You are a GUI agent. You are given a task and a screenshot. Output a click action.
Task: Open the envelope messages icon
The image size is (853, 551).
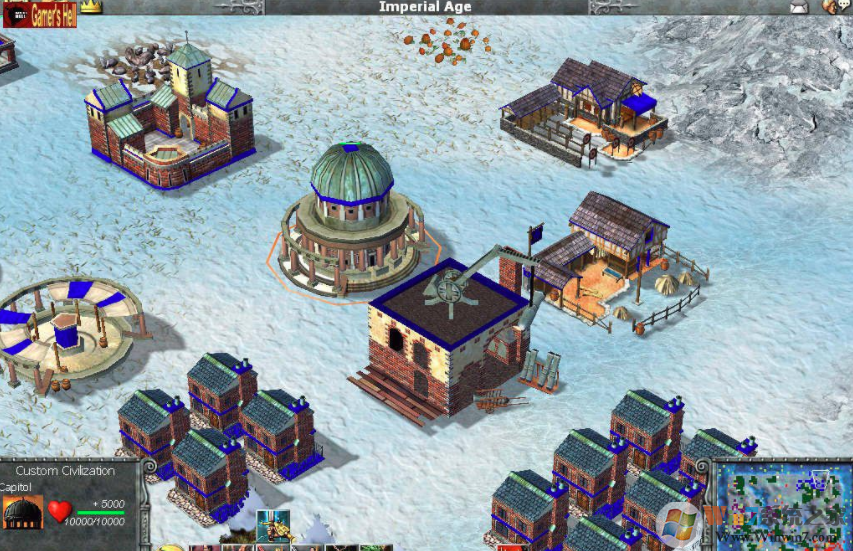798,8
